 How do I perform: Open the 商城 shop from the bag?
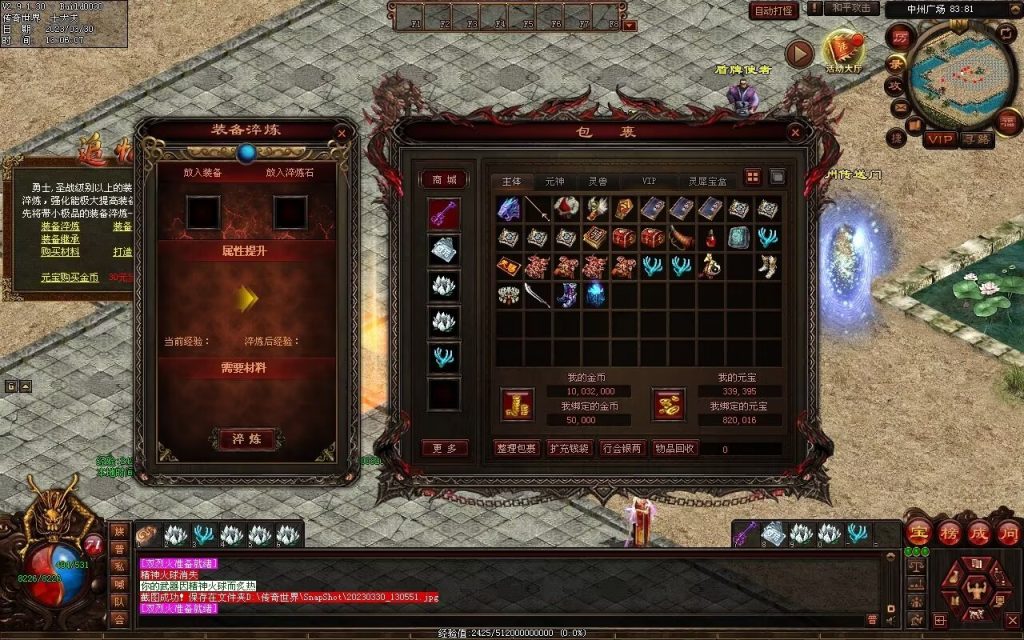[443, 180]
